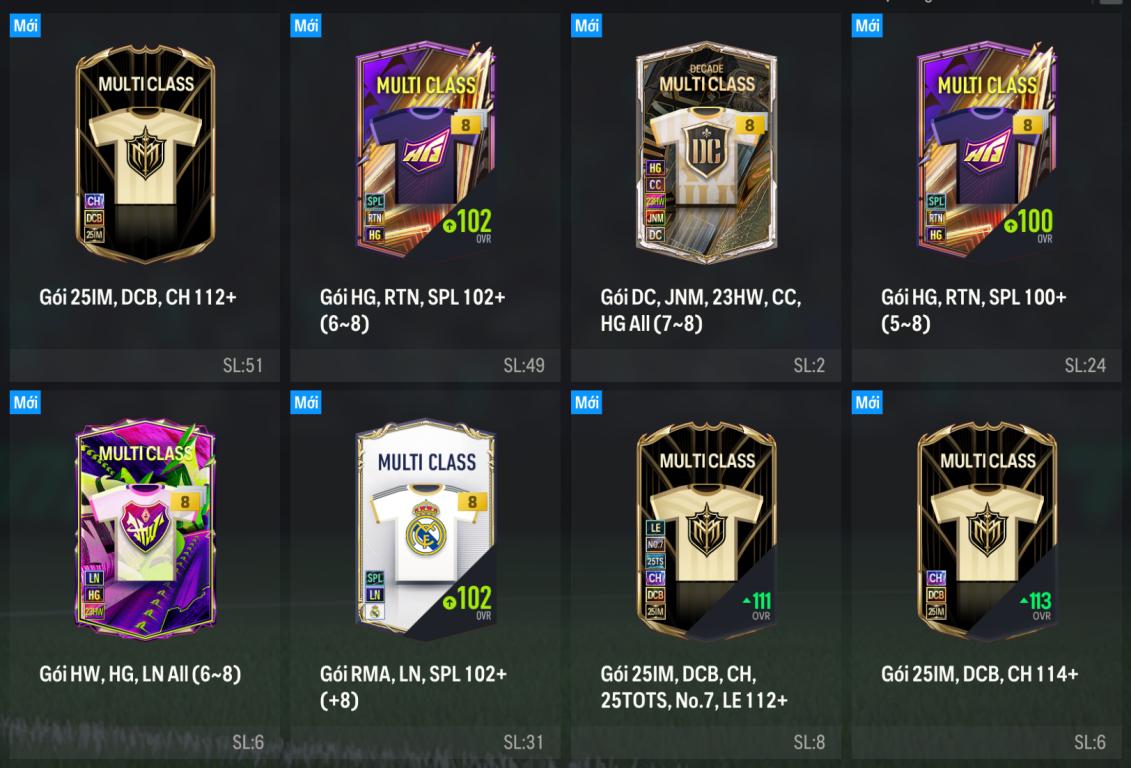Open the Gói HG, RTN, SPL 102+ (6~8) pack
The image size is (1131, 768).
pos(425,150)
